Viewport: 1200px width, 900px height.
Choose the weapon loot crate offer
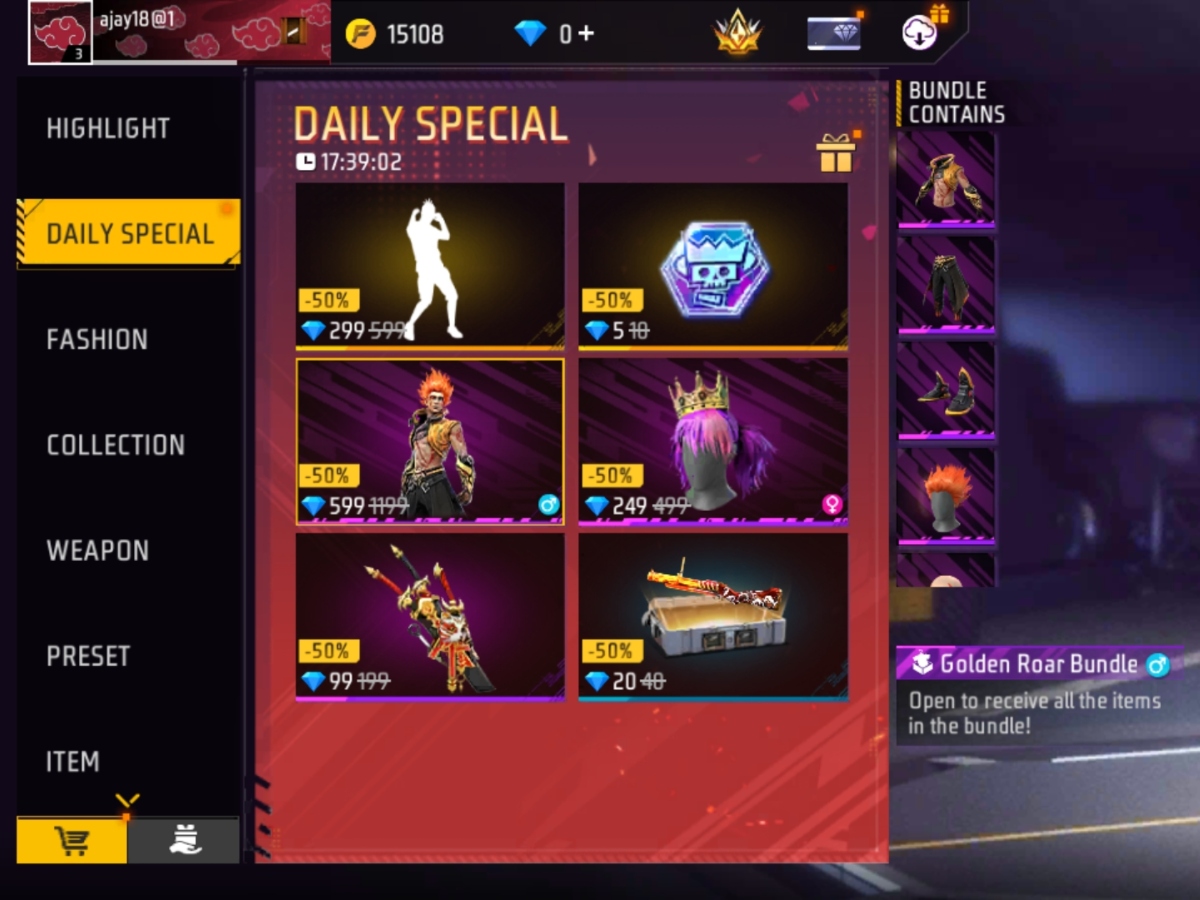(713, 616)
